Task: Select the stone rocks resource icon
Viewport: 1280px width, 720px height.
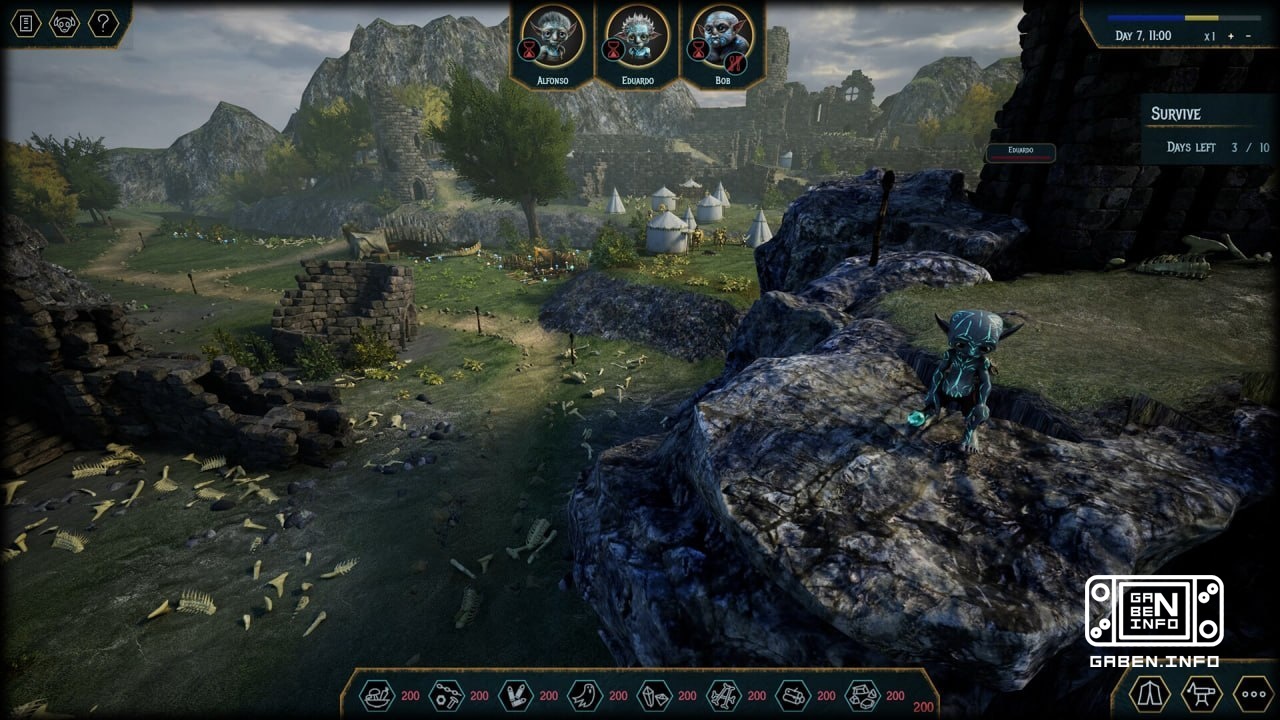Action: pyautogui.click(x=862, y=695)
